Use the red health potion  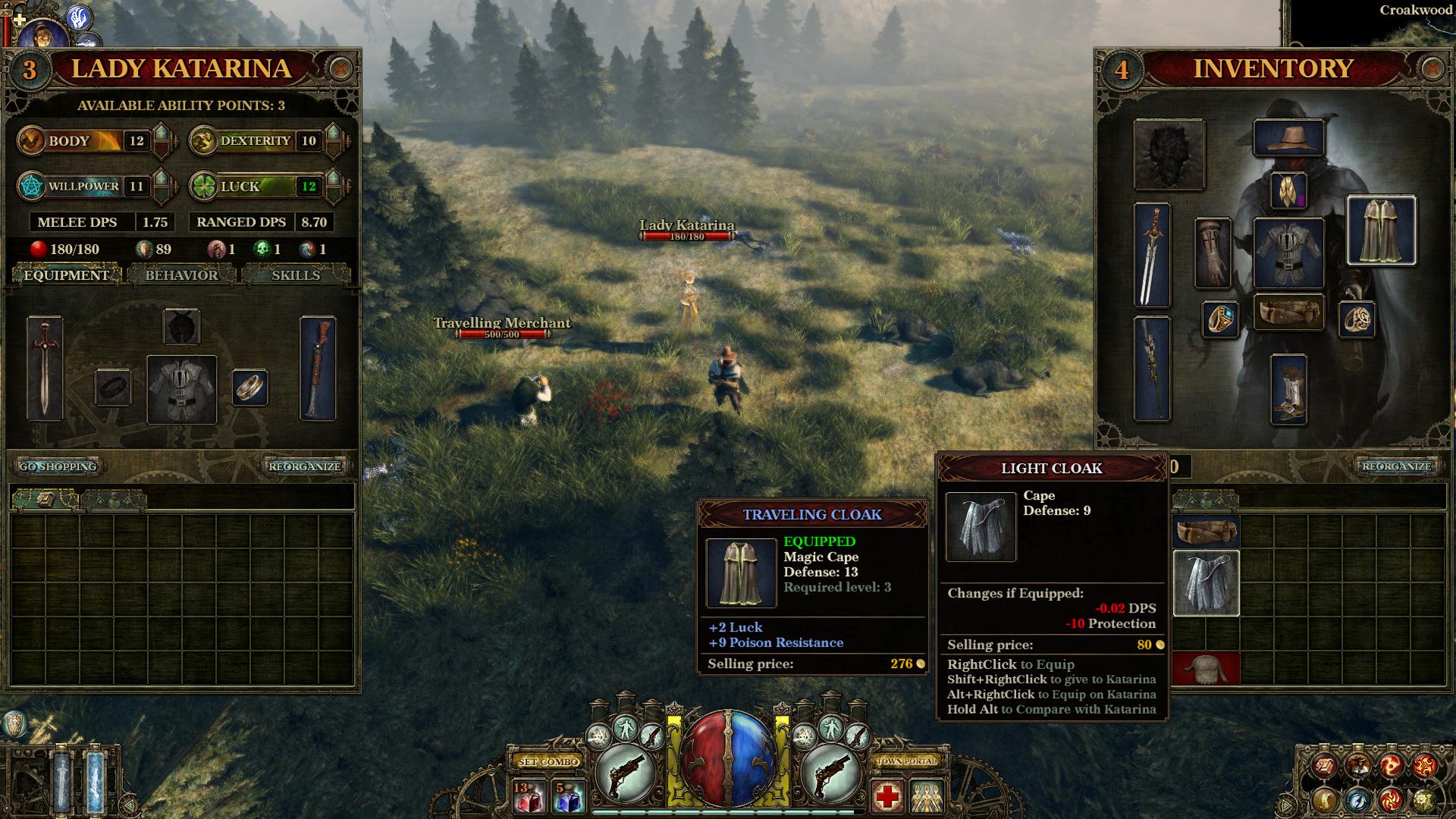tap(528, 798)
